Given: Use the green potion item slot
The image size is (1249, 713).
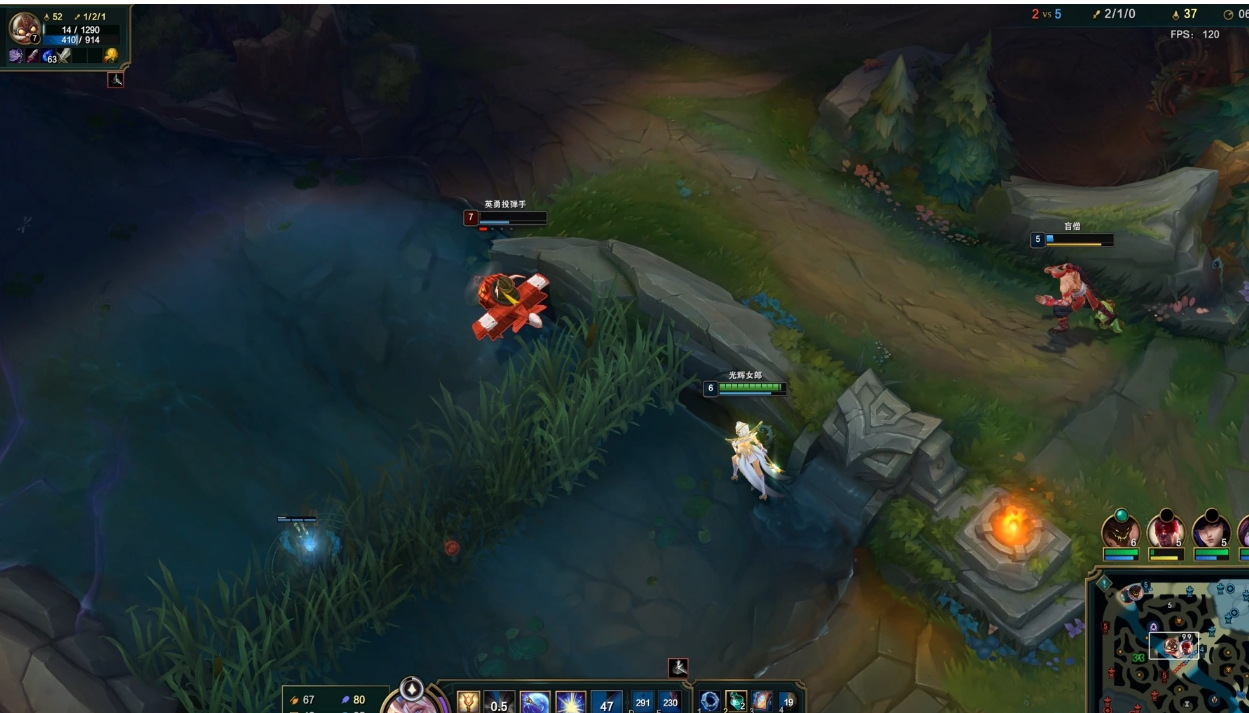Looking at the screenshot, I should point(736,701).
